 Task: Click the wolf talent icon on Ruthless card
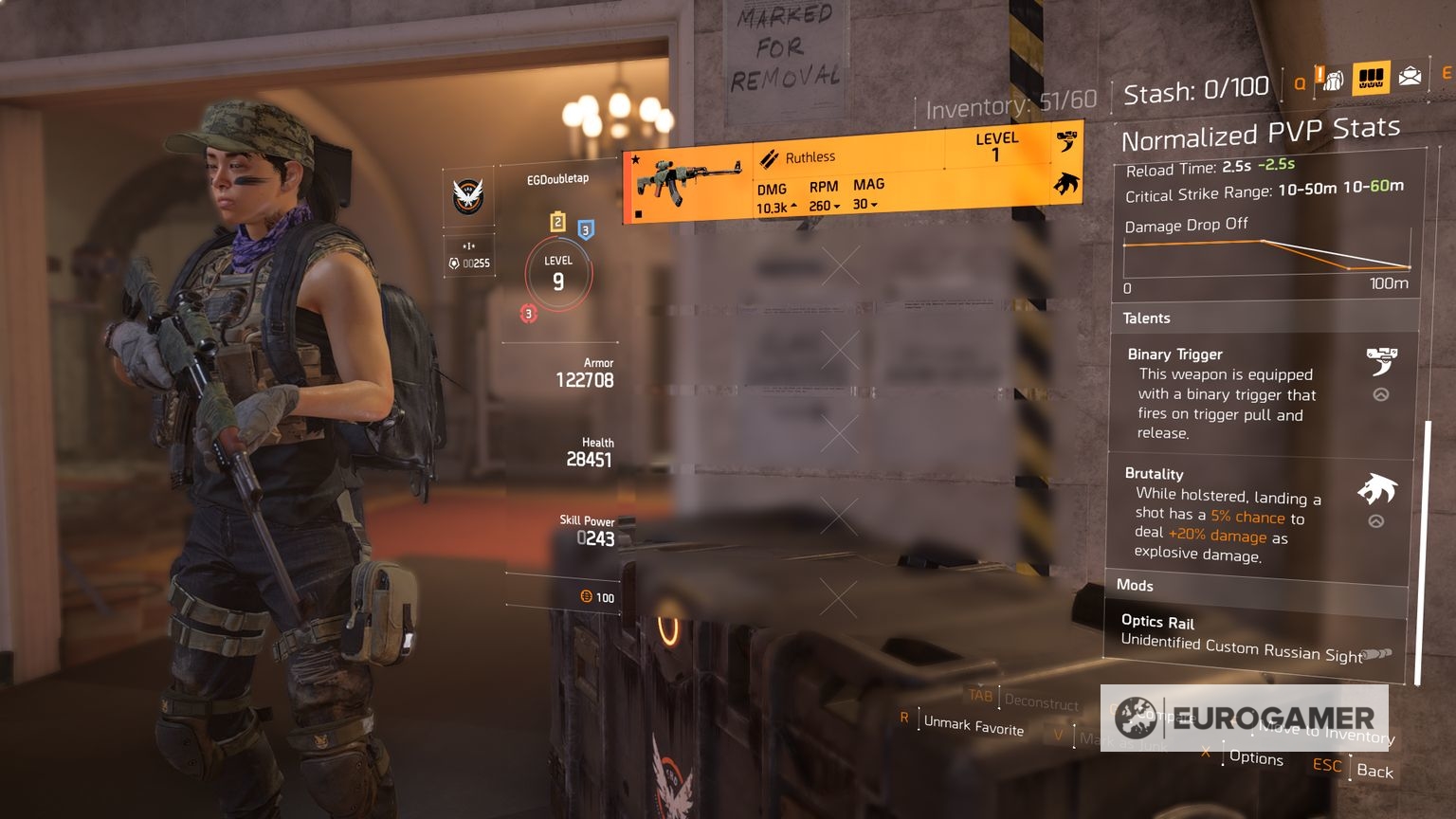pos(1066,183)
